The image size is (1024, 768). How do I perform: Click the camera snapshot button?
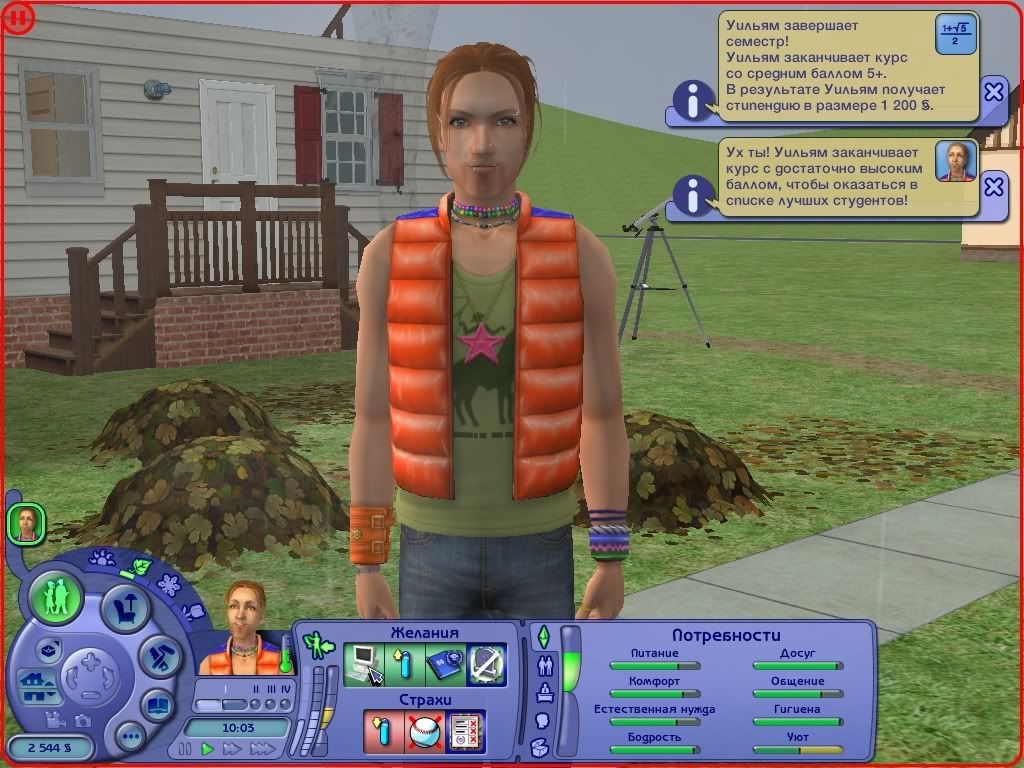click(x=84, y=718)
